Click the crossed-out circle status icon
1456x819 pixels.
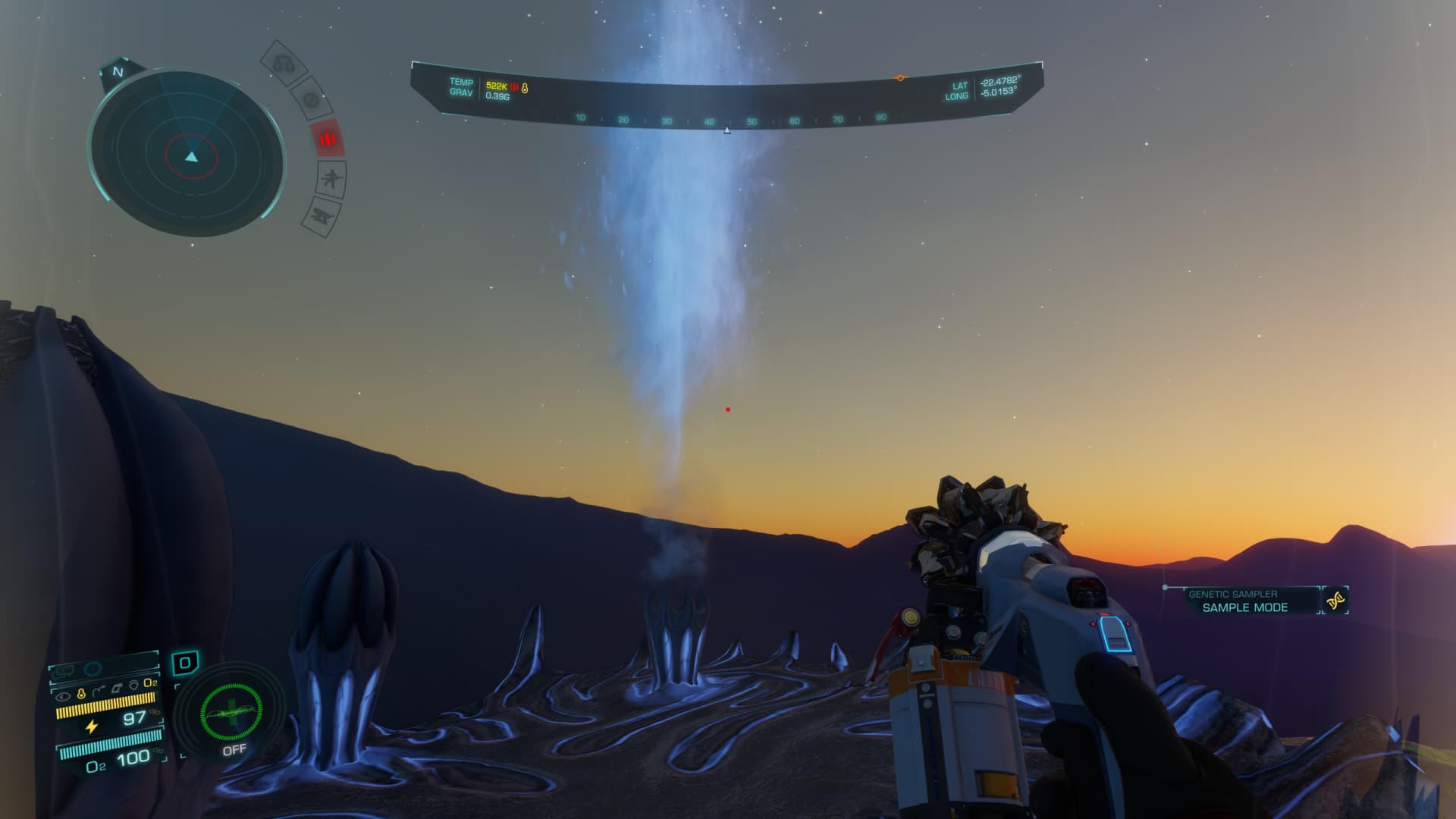310,99
